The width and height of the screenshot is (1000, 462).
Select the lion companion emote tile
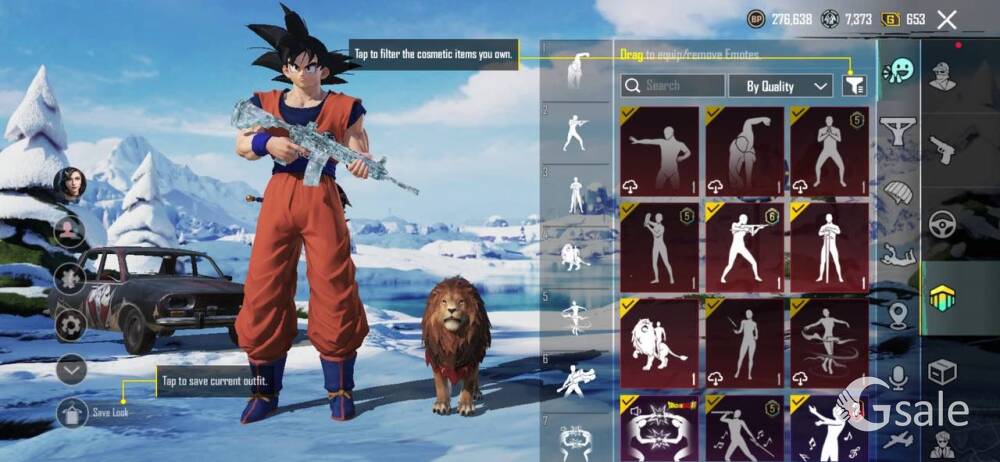(659, 342)
